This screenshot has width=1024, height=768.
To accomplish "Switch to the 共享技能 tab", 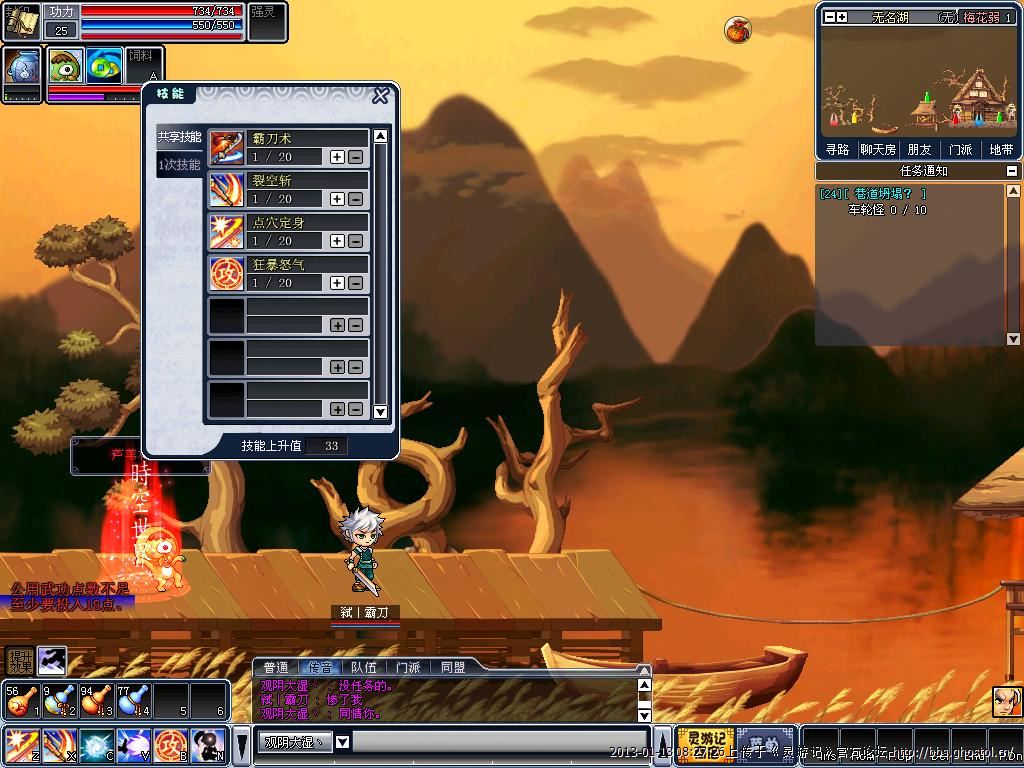I will point(179,137).
